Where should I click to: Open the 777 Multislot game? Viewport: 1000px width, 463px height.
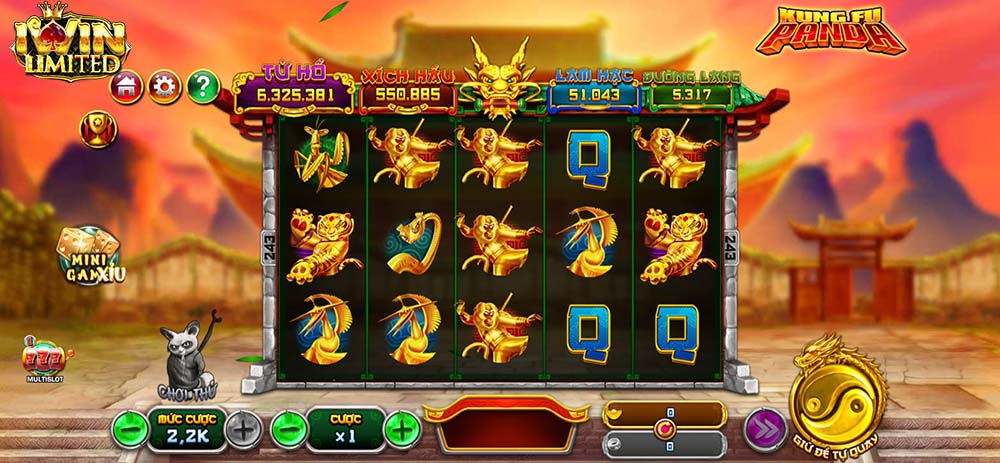(43, 362)
